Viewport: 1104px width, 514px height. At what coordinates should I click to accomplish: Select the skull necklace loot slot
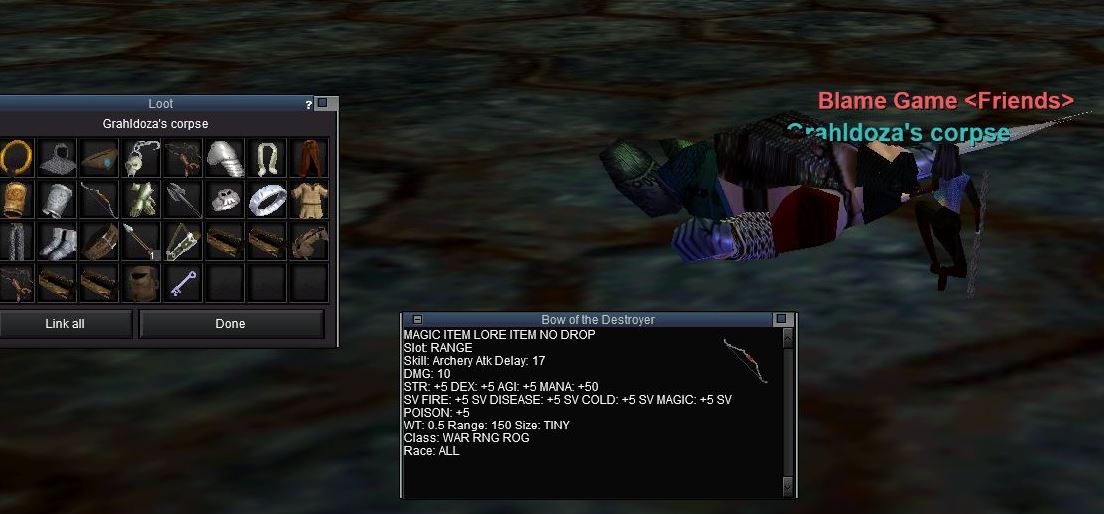click(x=141, y=157)
